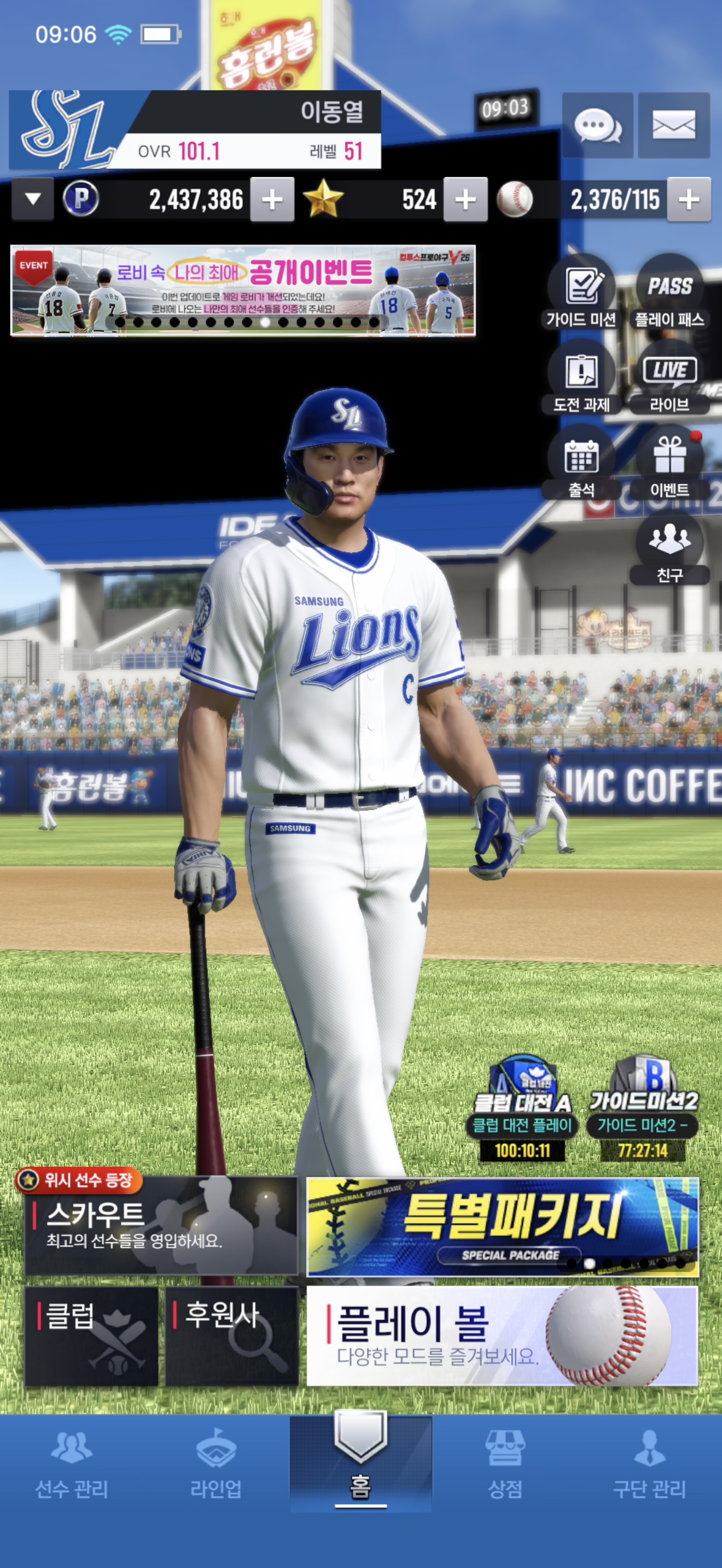Recharge baseballs with the plus button
The width and height of the screenshot is (722, 1568).
689,199
